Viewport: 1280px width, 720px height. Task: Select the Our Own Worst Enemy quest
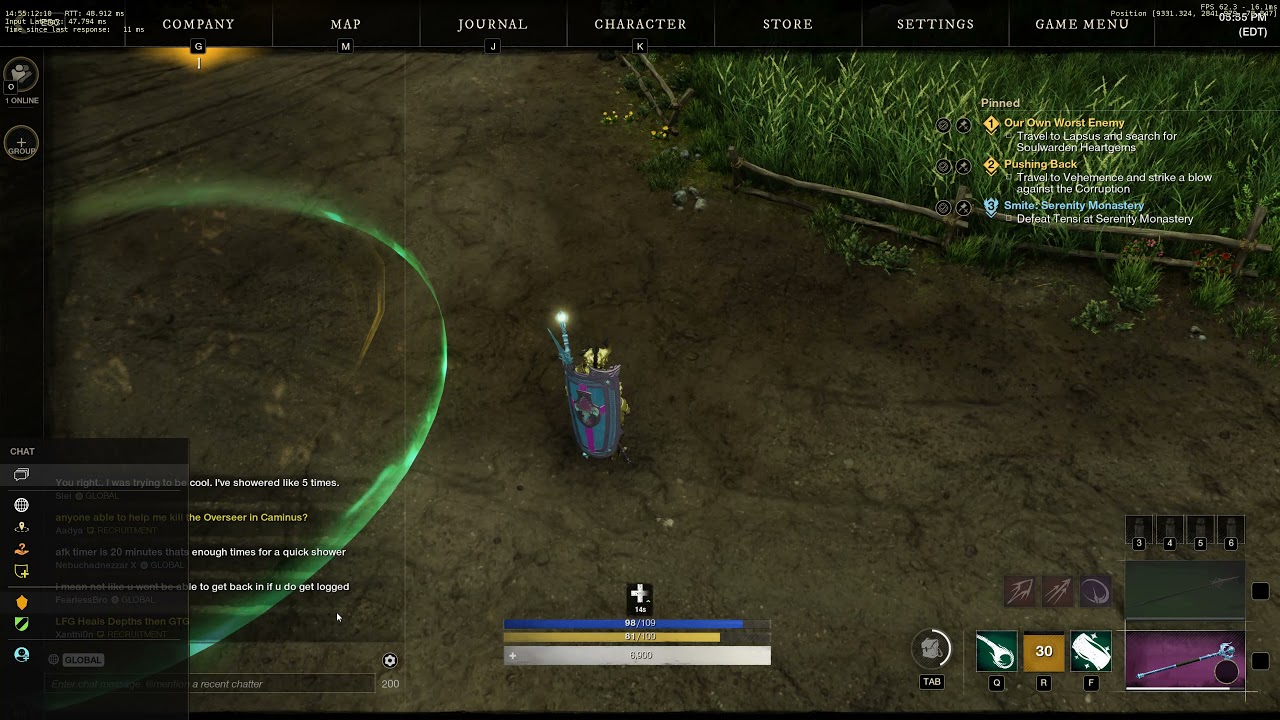click(1064, 123)
